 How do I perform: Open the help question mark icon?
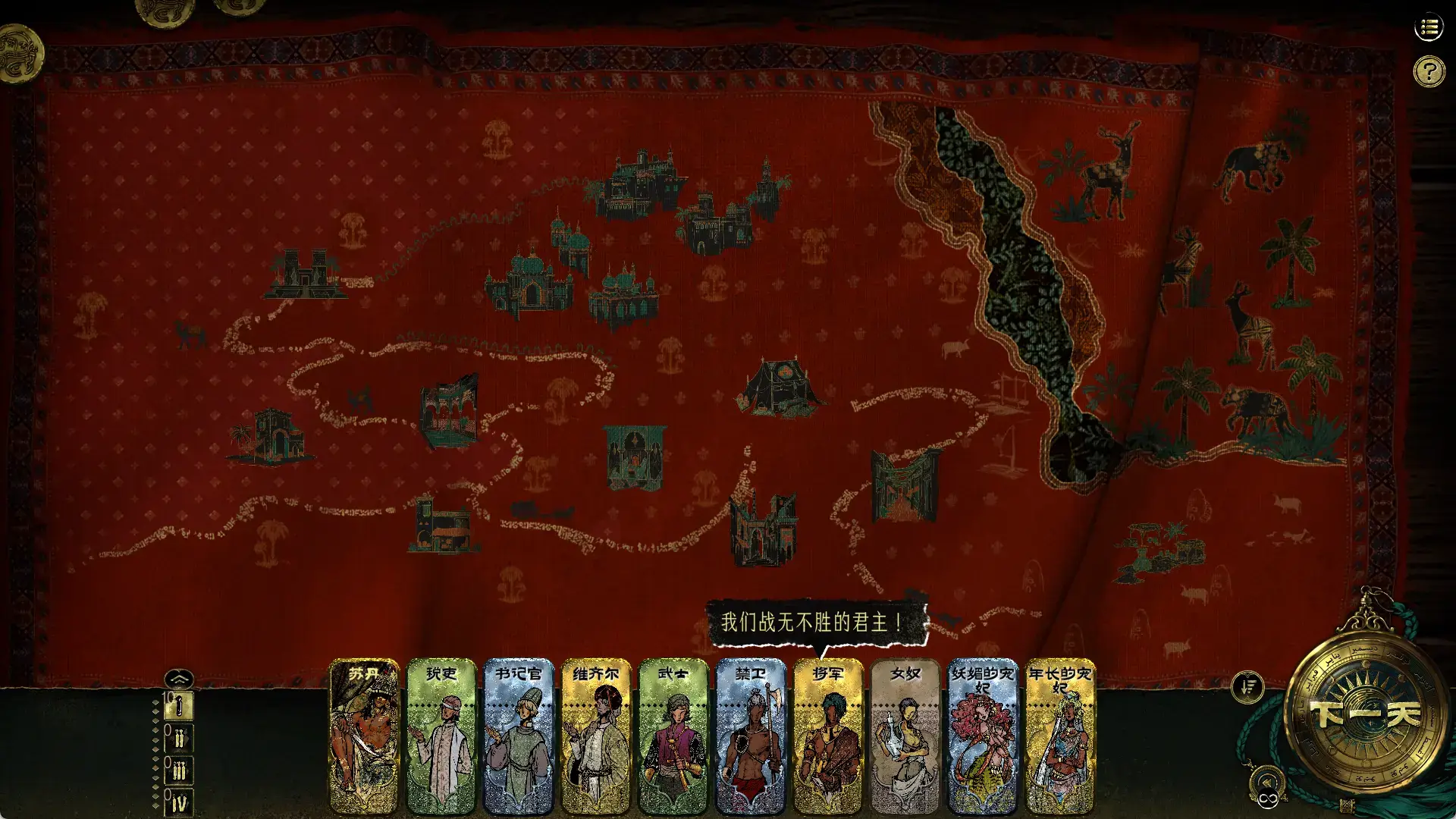click(x=1429, y=72)
